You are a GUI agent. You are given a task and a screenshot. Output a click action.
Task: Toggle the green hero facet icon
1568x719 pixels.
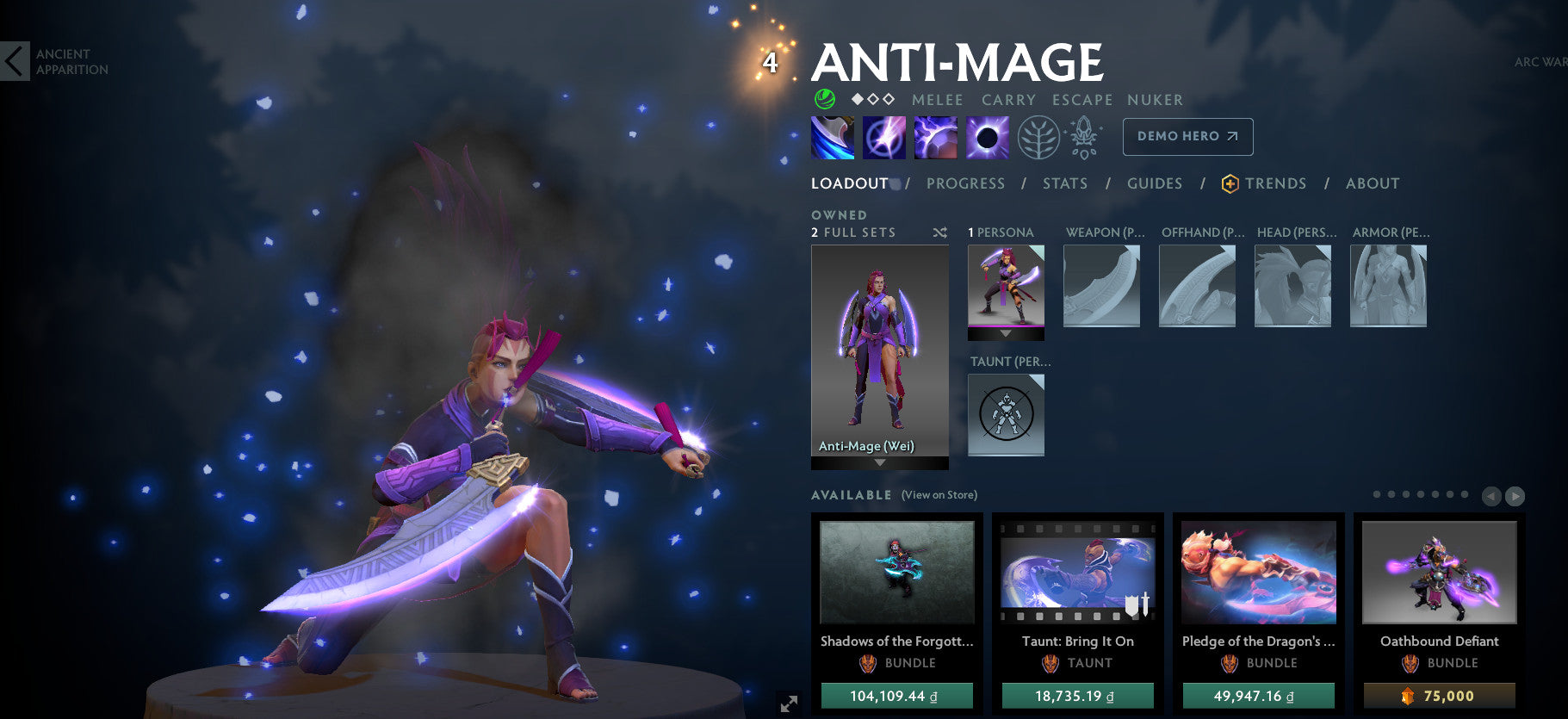point(824,99)
